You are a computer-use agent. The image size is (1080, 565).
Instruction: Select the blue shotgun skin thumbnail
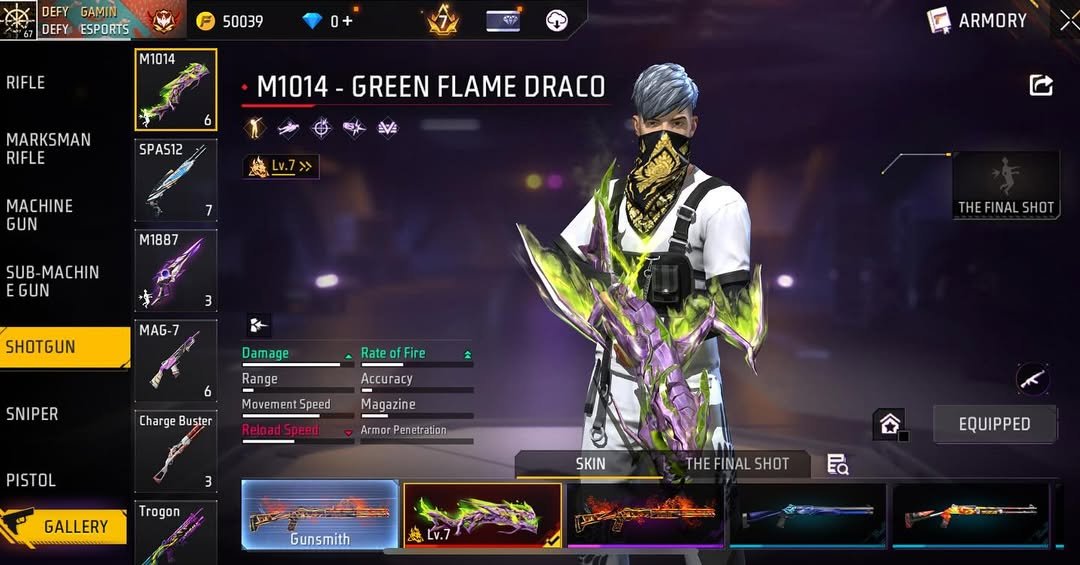[x=808, y=515]
